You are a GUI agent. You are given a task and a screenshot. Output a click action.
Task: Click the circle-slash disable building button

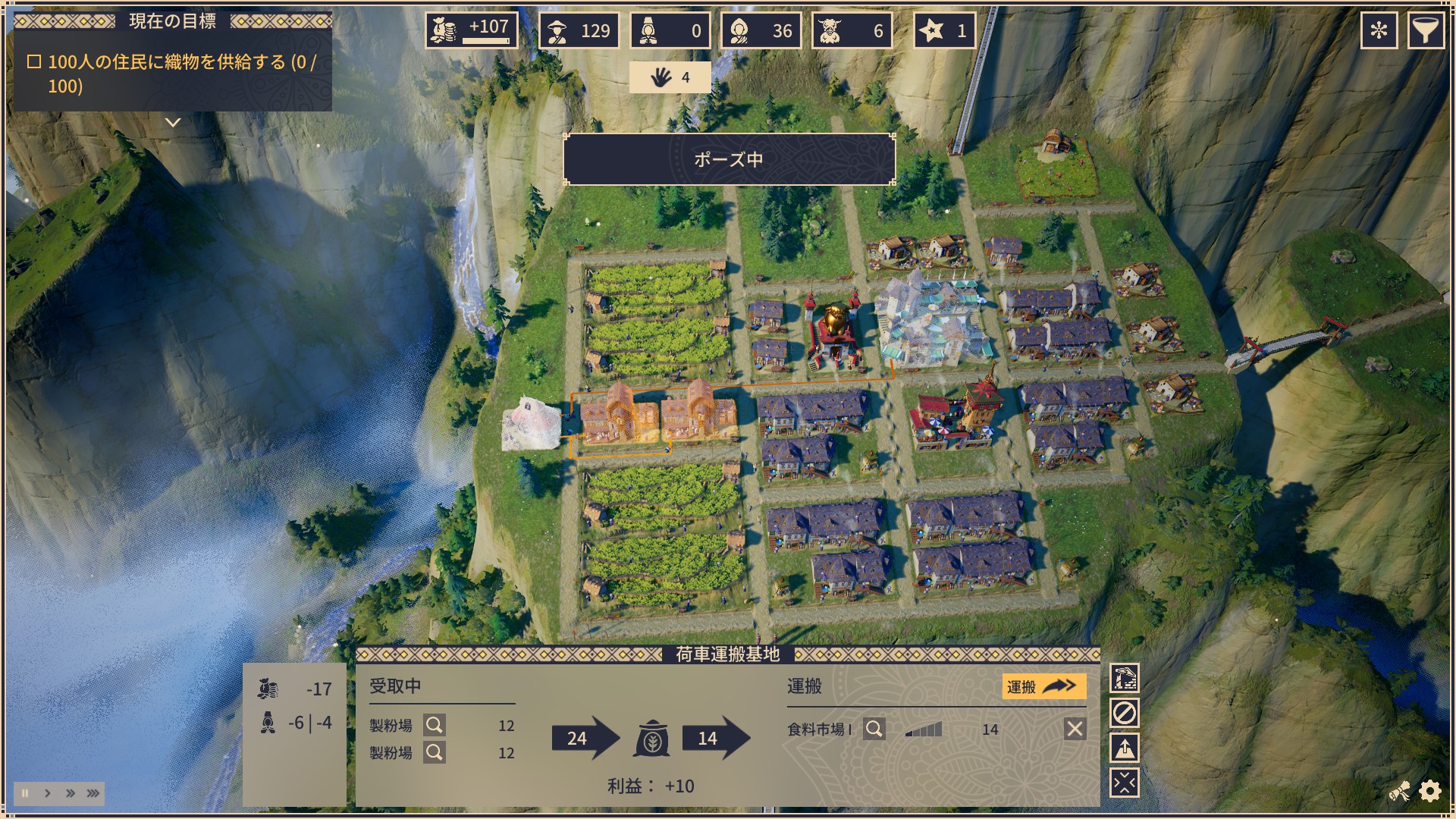(x=1124, y=713)
